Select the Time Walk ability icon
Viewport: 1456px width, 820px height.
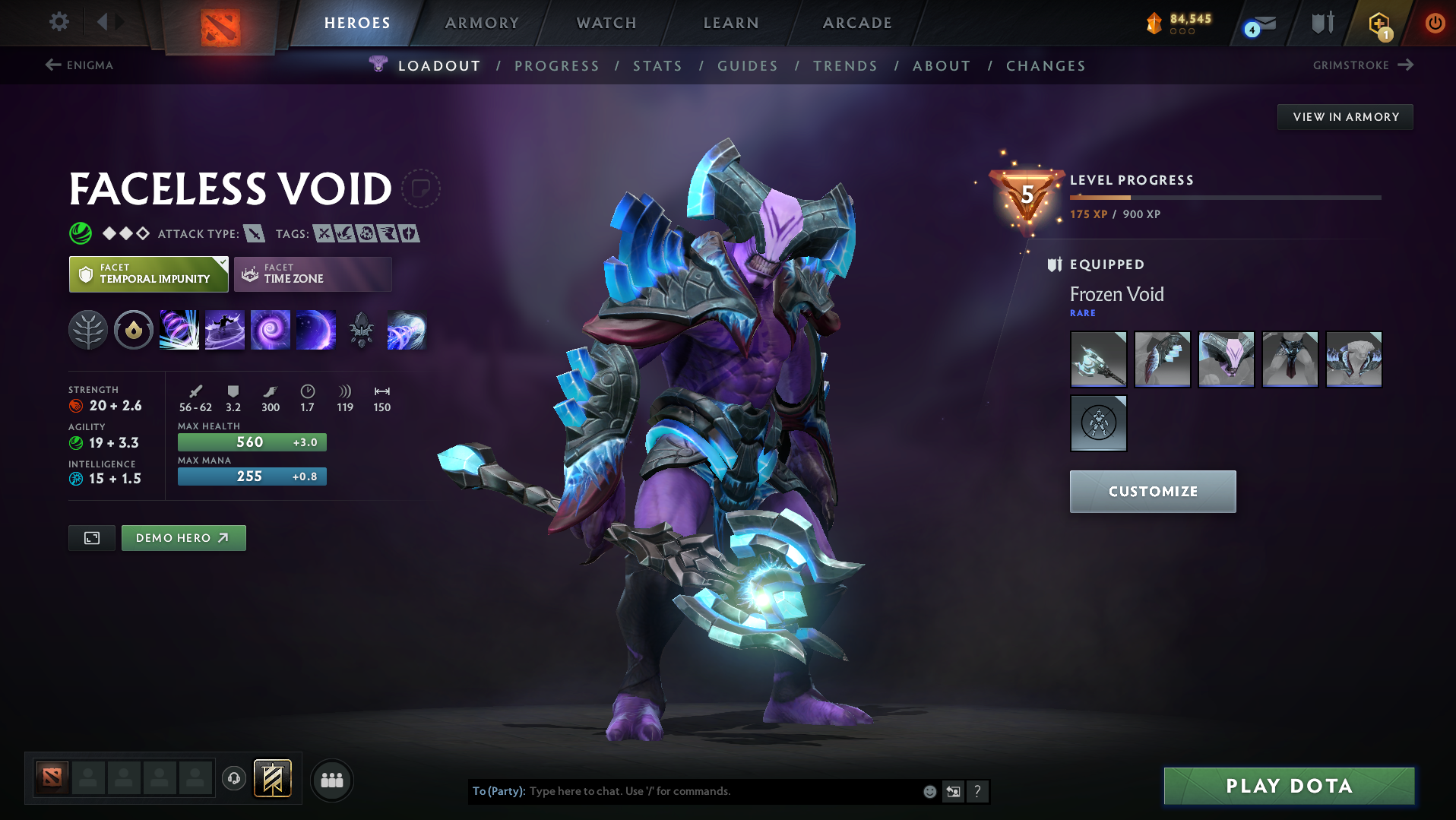click(179, 330)
